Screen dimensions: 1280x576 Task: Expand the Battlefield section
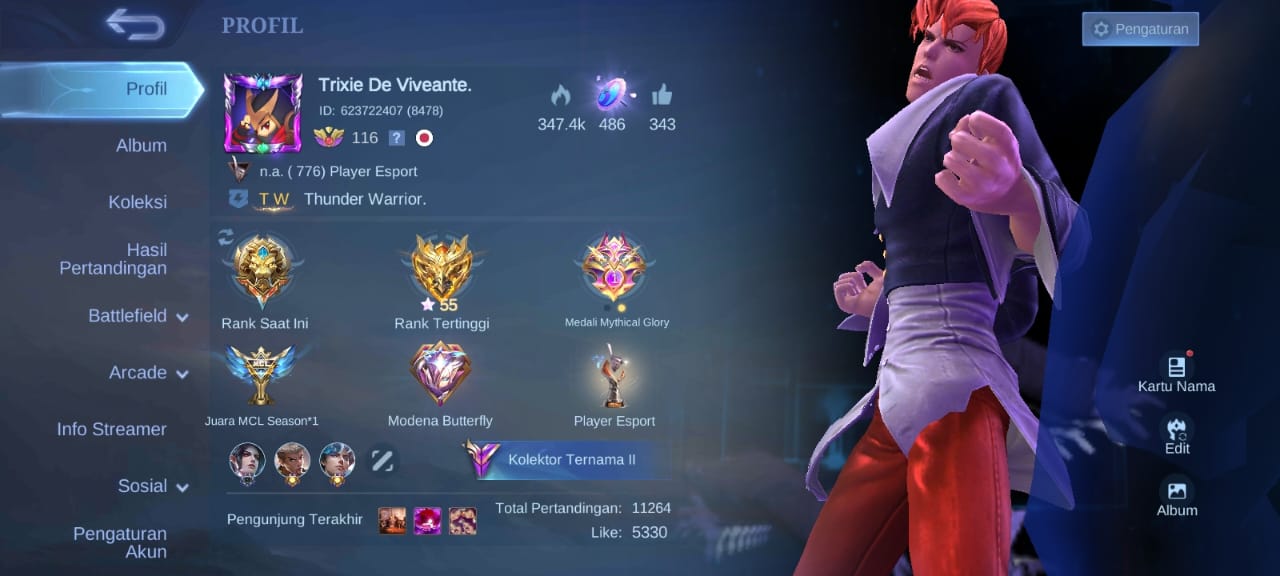point(138,316)
